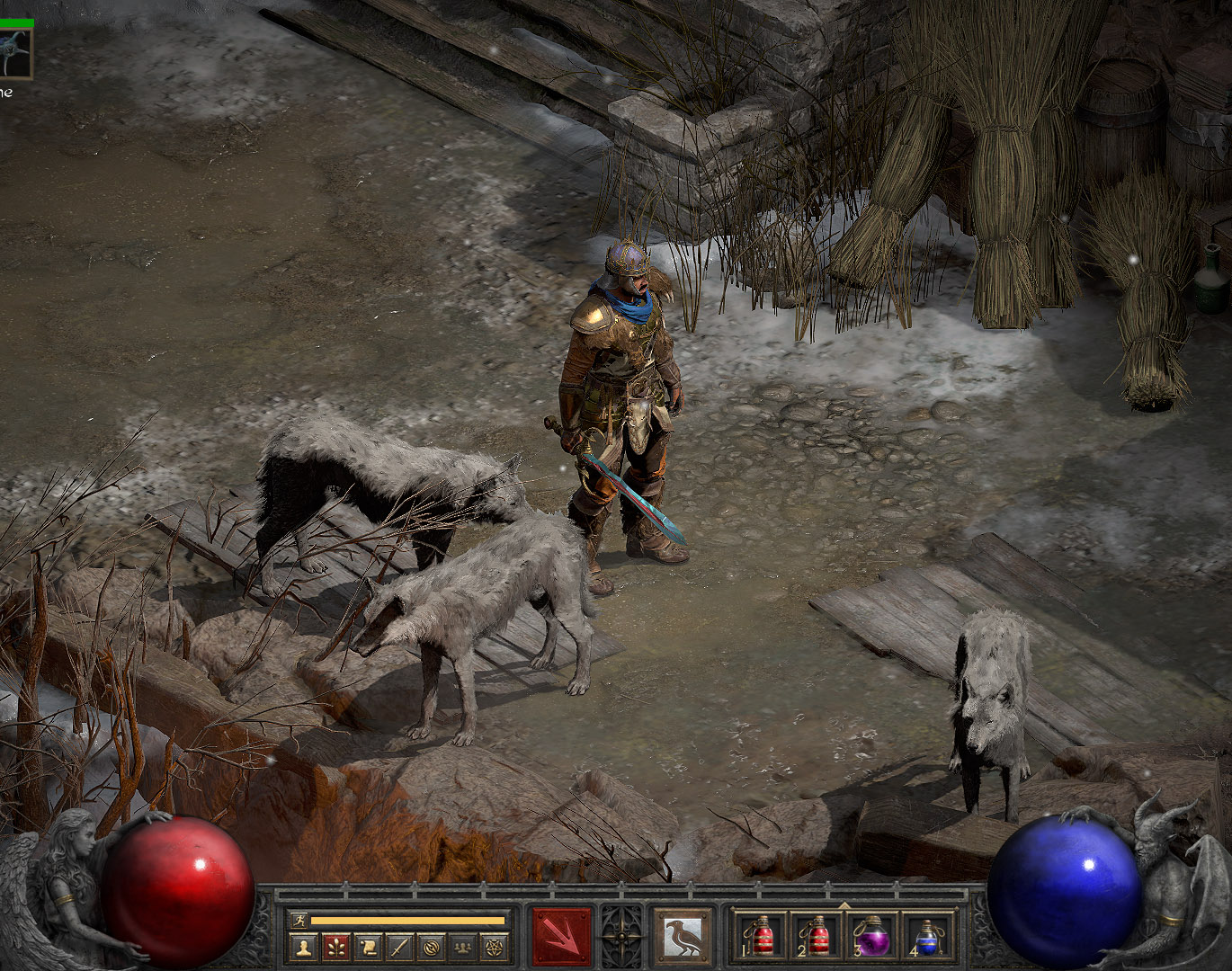Drink the purple rejuvenation potion in slot 3
This screenshot has height=971, width=1232.
pyautogui.click(x=871, y=937)
